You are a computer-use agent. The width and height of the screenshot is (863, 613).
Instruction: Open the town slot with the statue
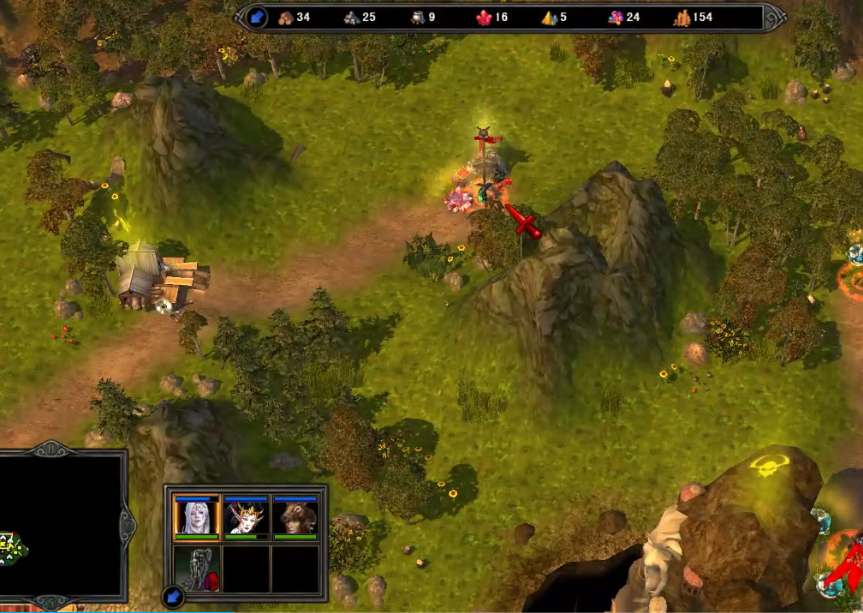tap(196, 568)
